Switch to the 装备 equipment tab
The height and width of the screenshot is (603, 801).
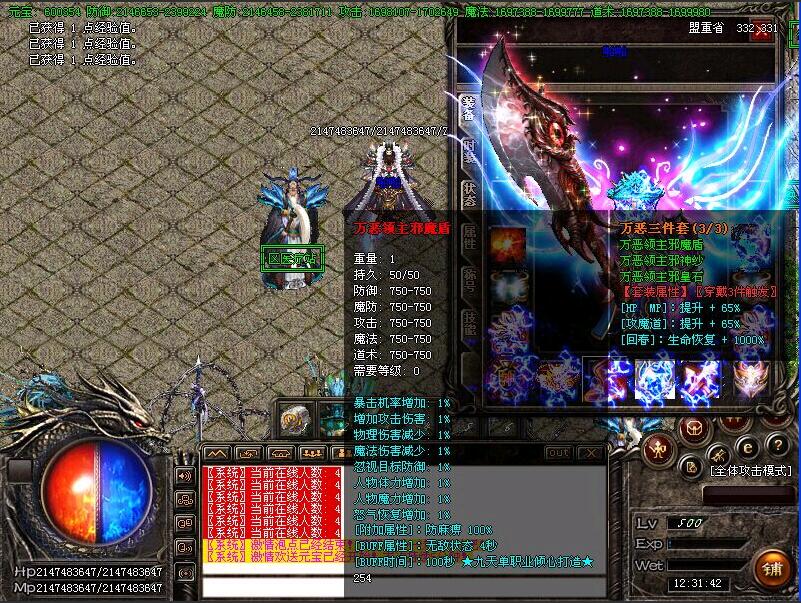click(x=467, y=109)
